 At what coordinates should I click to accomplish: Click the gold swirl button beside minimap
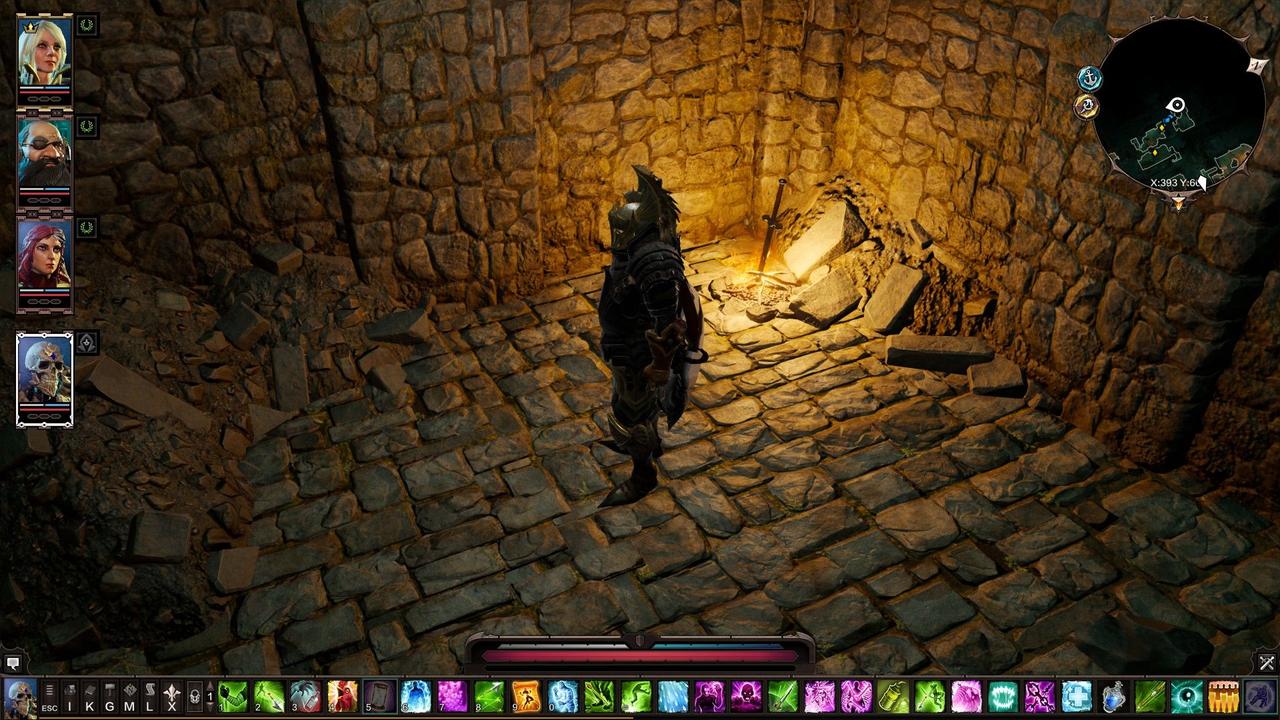tap(1087, 107)
